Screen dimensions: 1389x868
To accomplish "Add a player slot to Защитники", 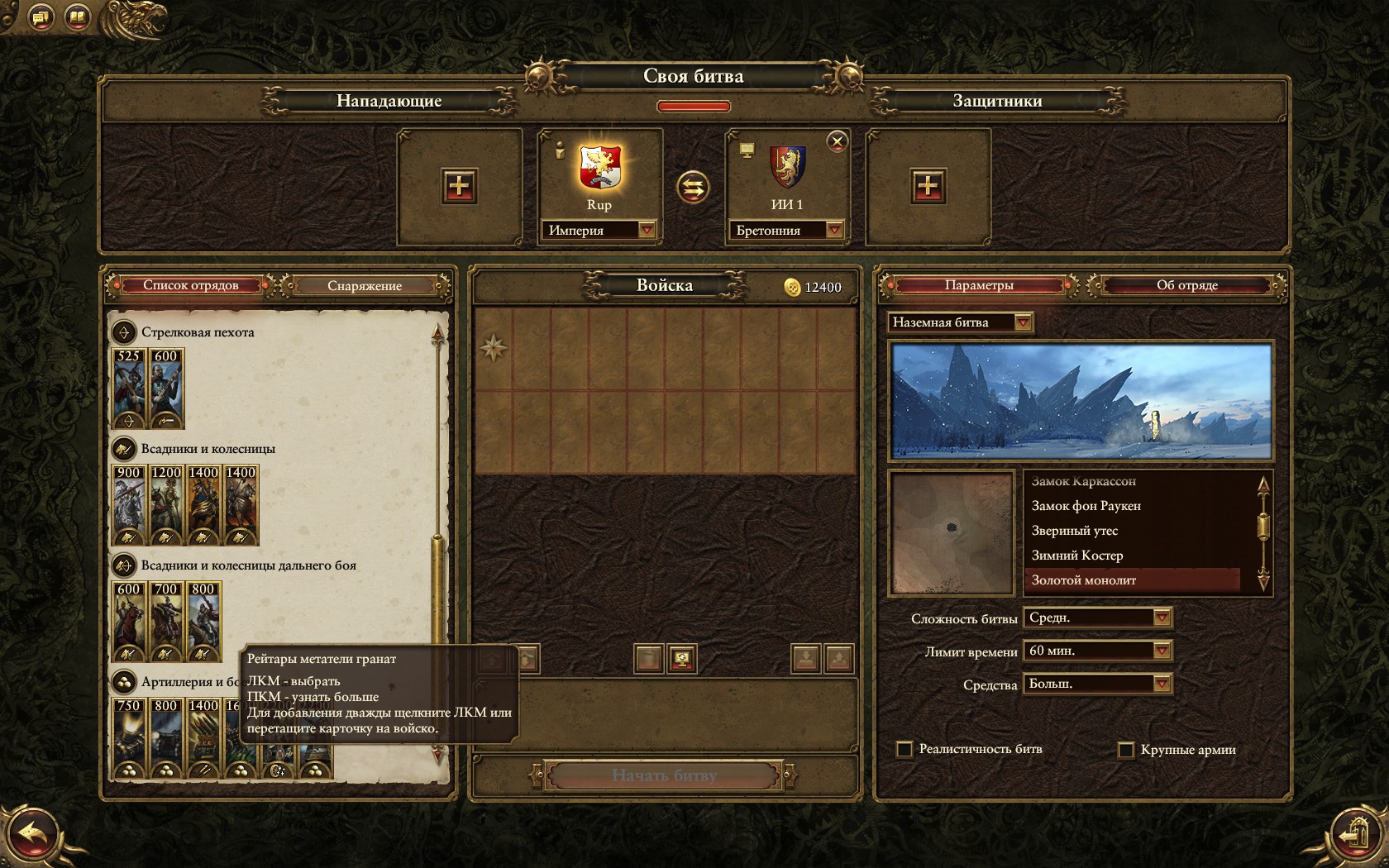I will point(927,186).
